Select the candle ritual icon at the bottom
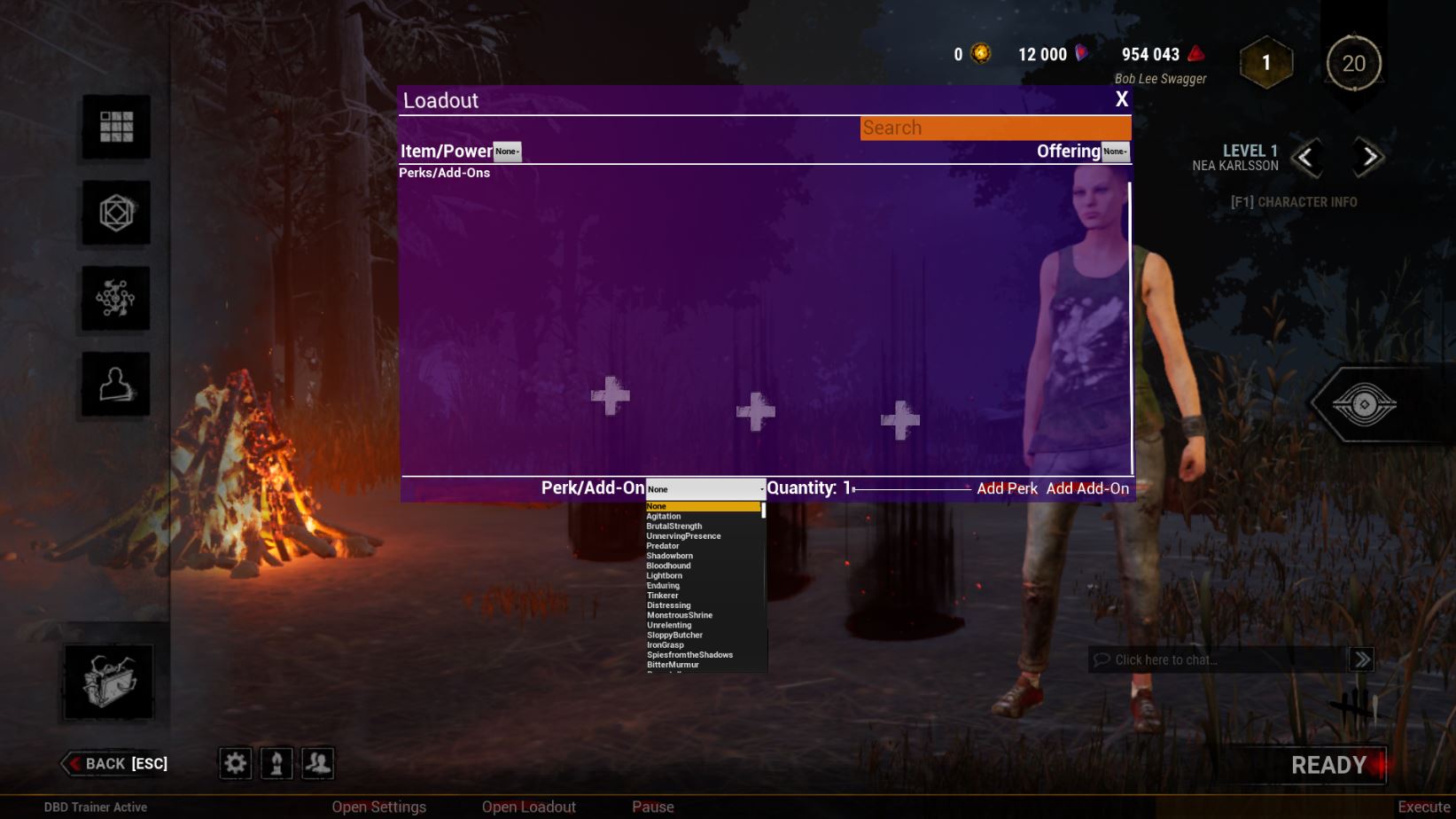 (x=276, y=763)
